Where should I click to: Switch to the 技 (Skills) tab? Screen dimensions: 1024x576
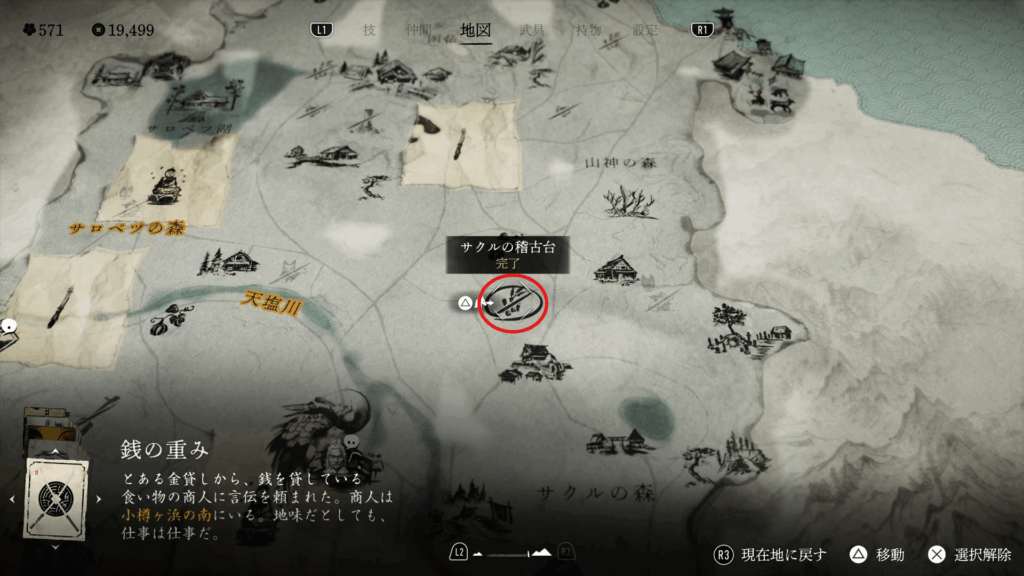(369, 30)
